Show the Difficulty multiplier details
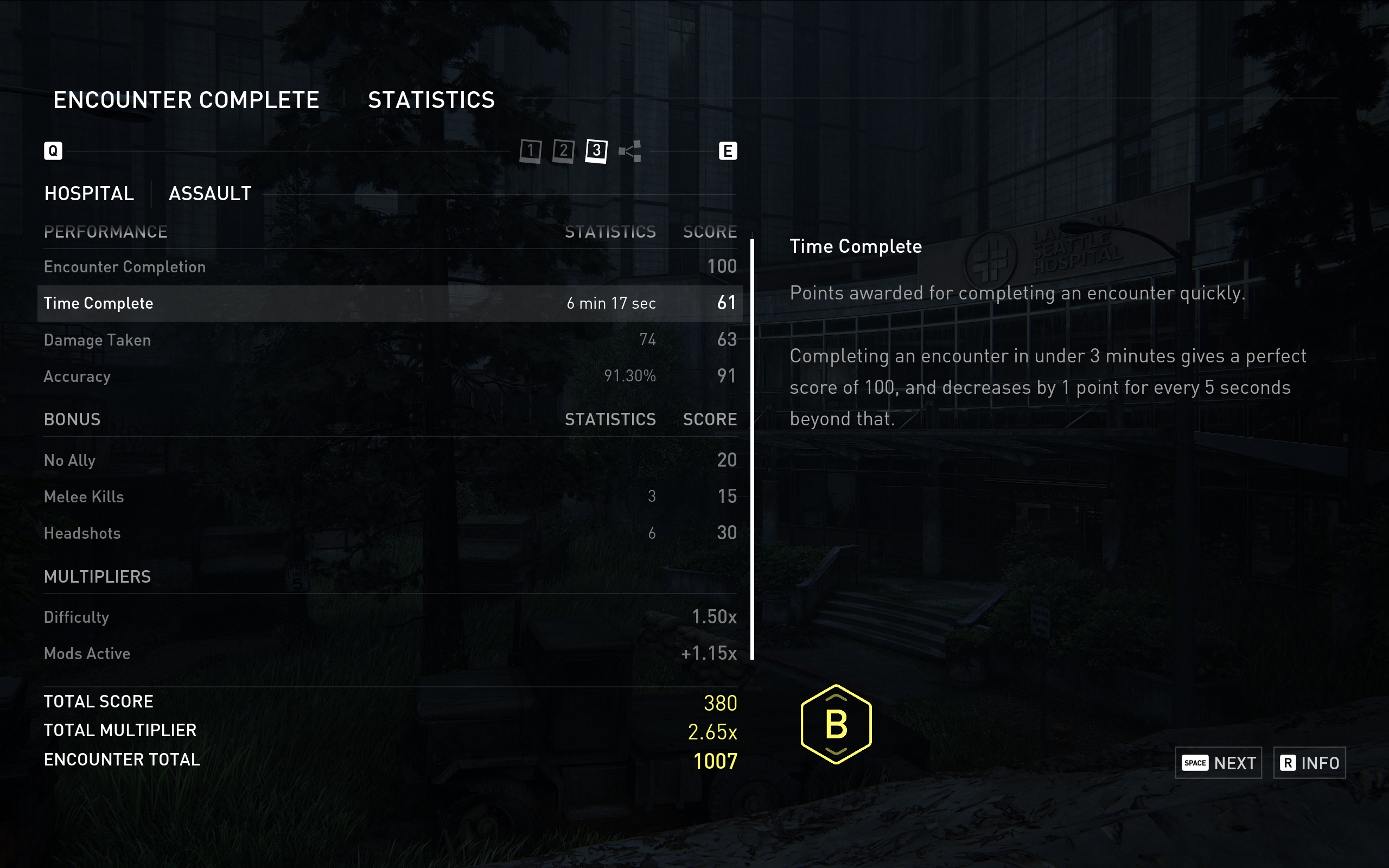 389,617
